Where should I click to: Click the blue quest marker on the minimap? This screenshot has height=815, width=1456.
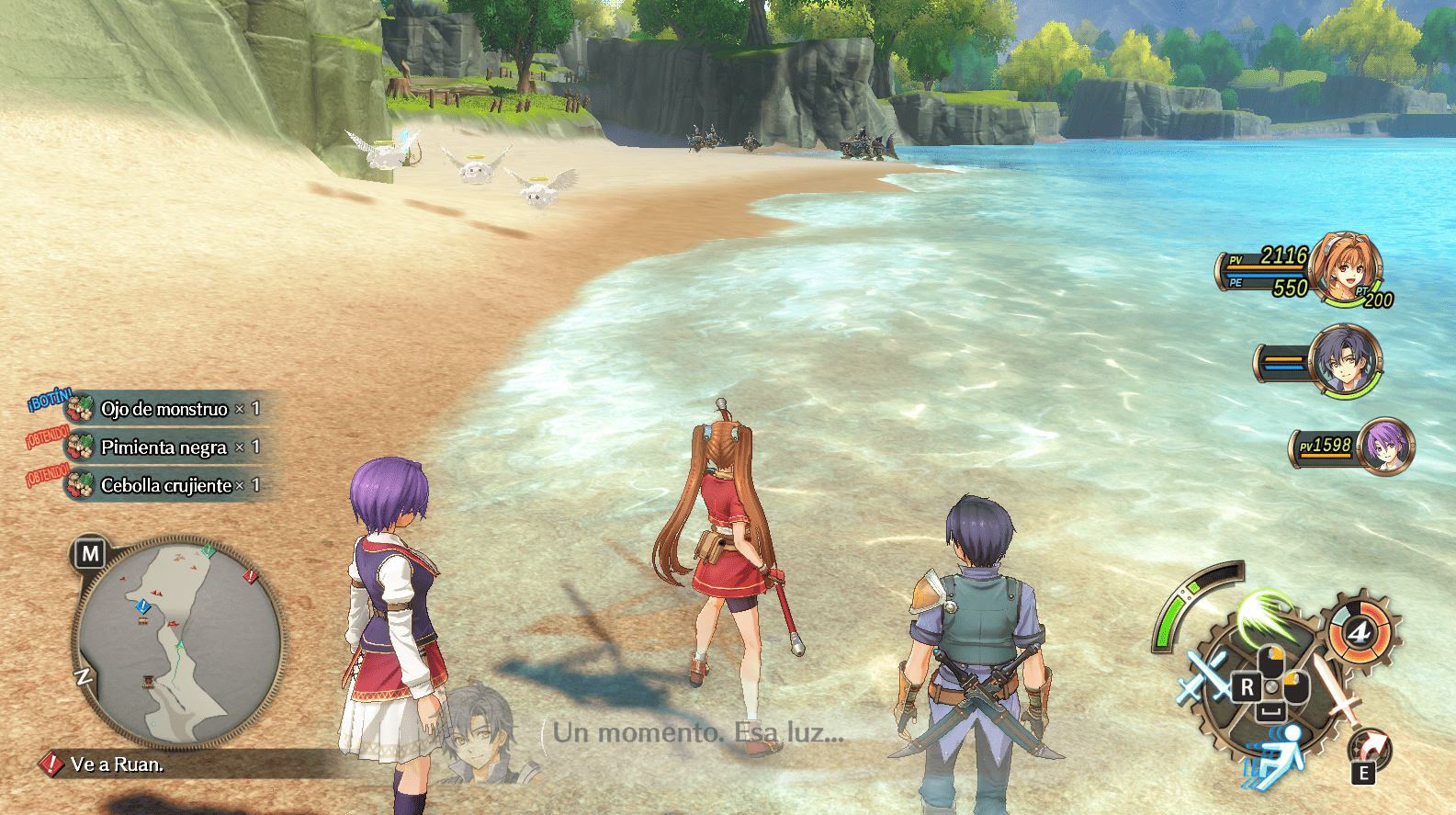tap(142, 606)
